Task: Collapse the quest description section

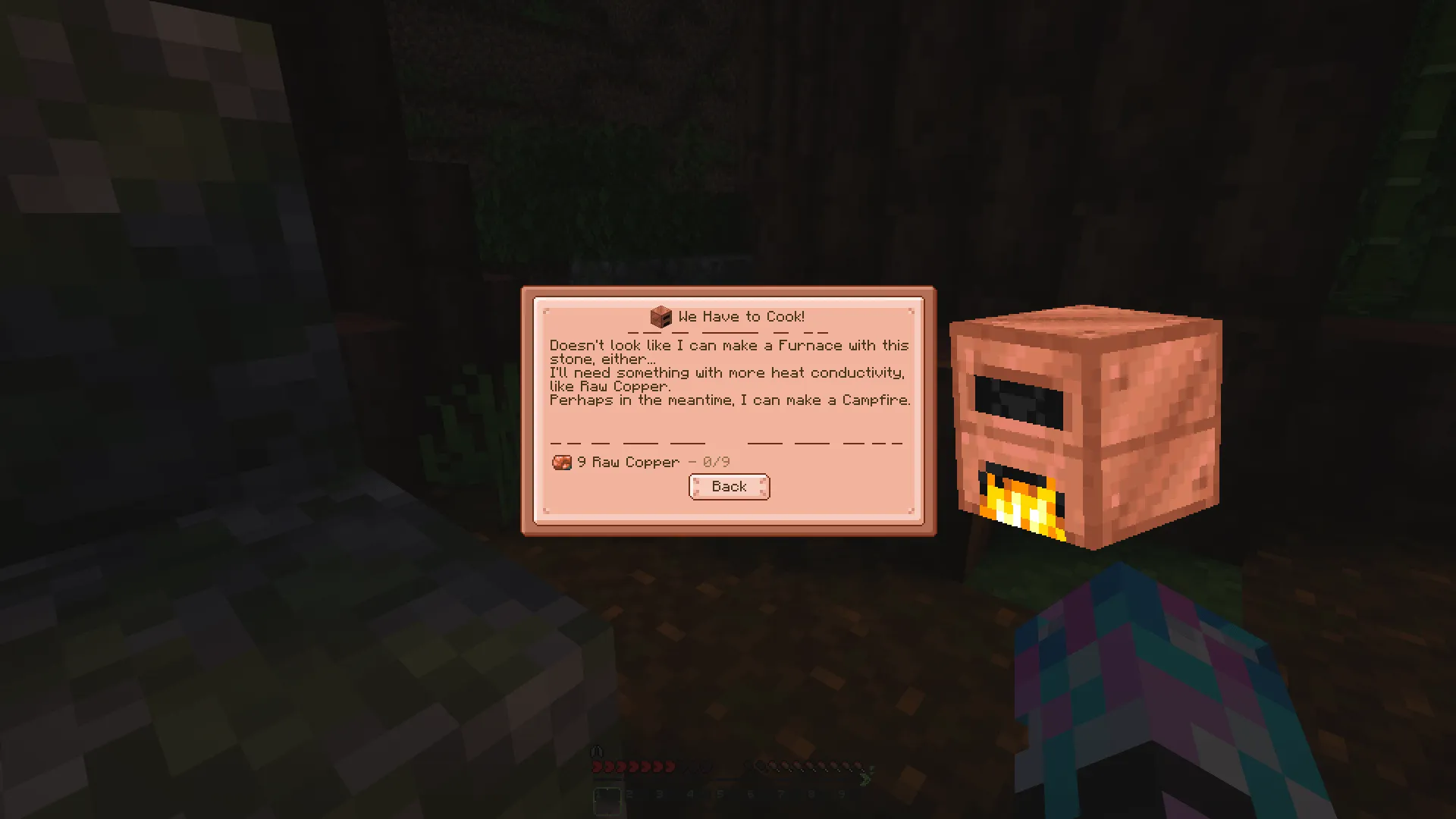Action: (x=728, y=372)
